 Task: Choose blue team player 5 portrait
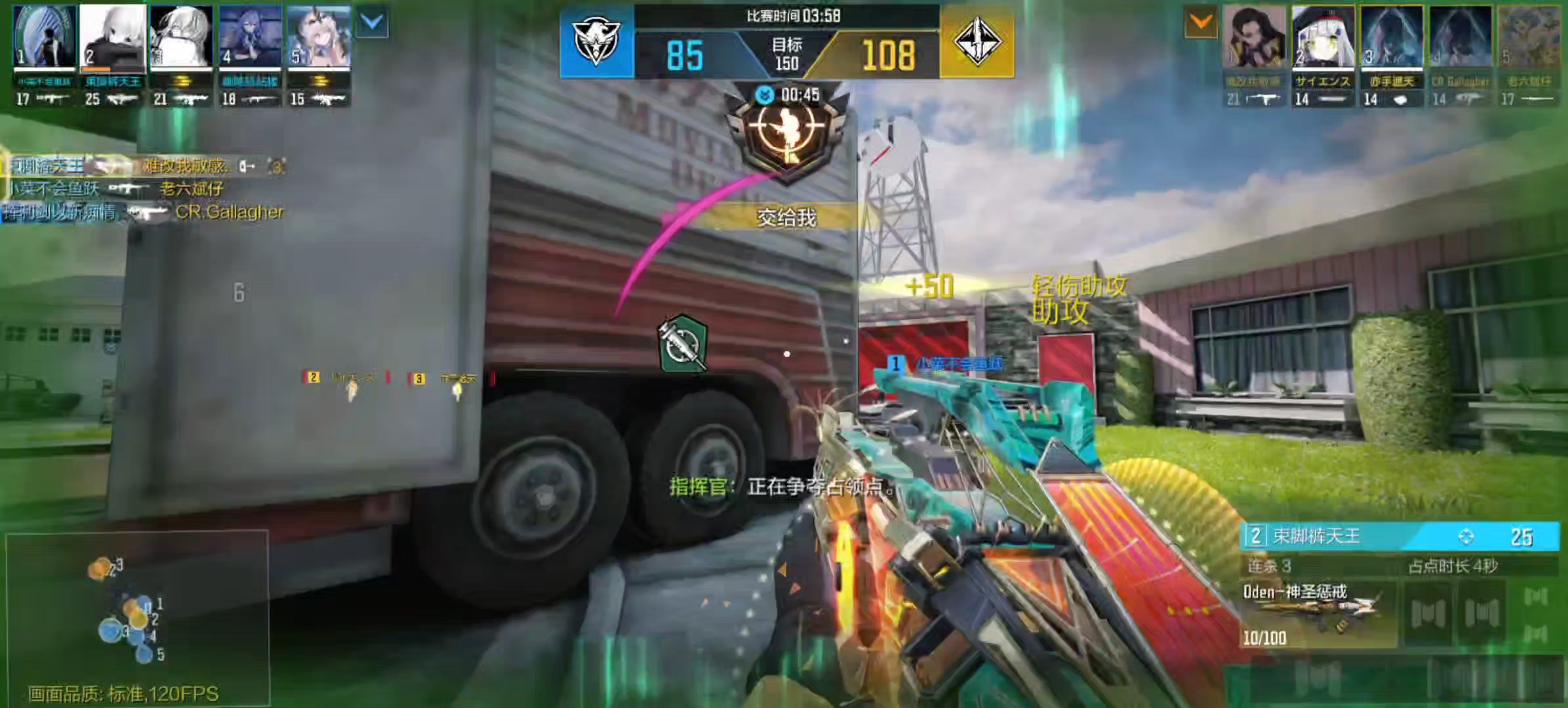[x=319, y=37]
